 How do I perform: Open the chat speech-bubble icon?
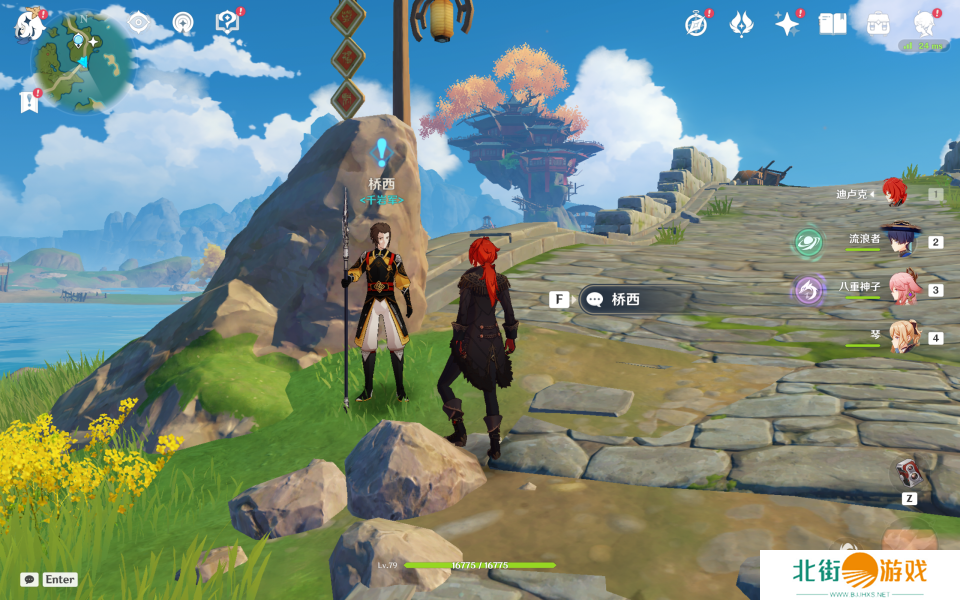(30, 579)
